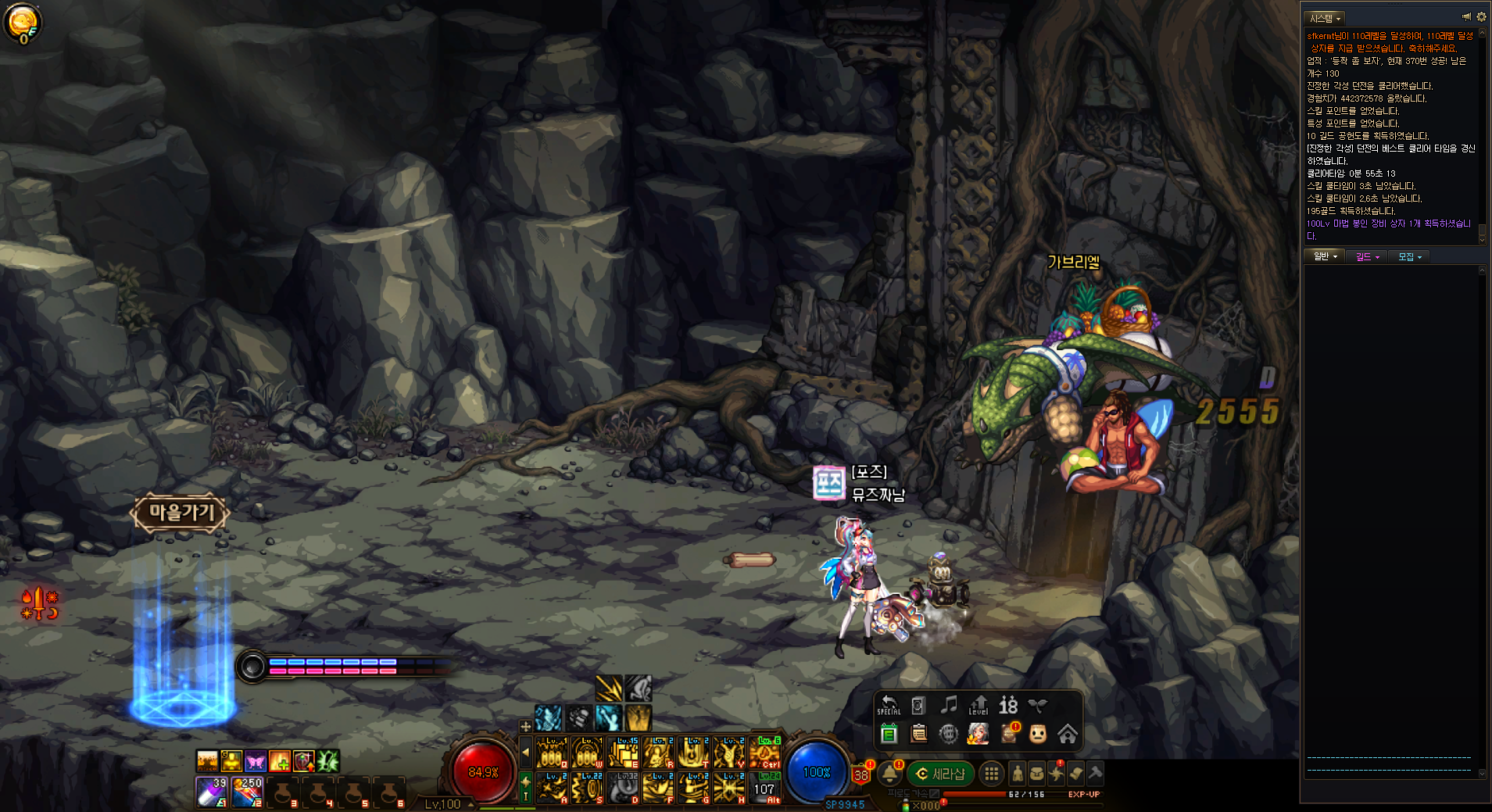
Task: Click the notification bell icon
Action: click(x=889, y=774)
